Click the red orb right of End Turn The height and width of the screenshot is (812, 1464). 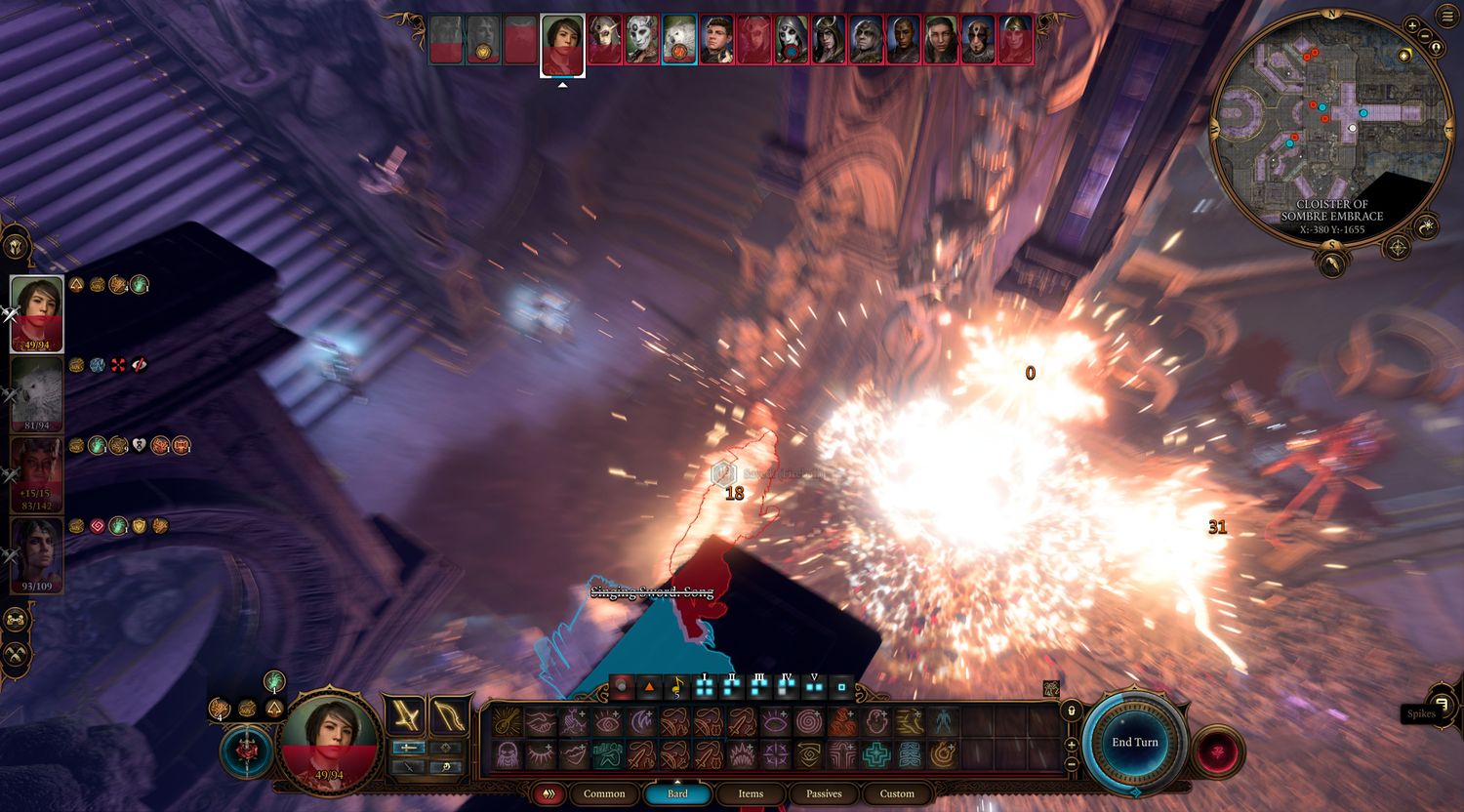(x=1218, y=751)
